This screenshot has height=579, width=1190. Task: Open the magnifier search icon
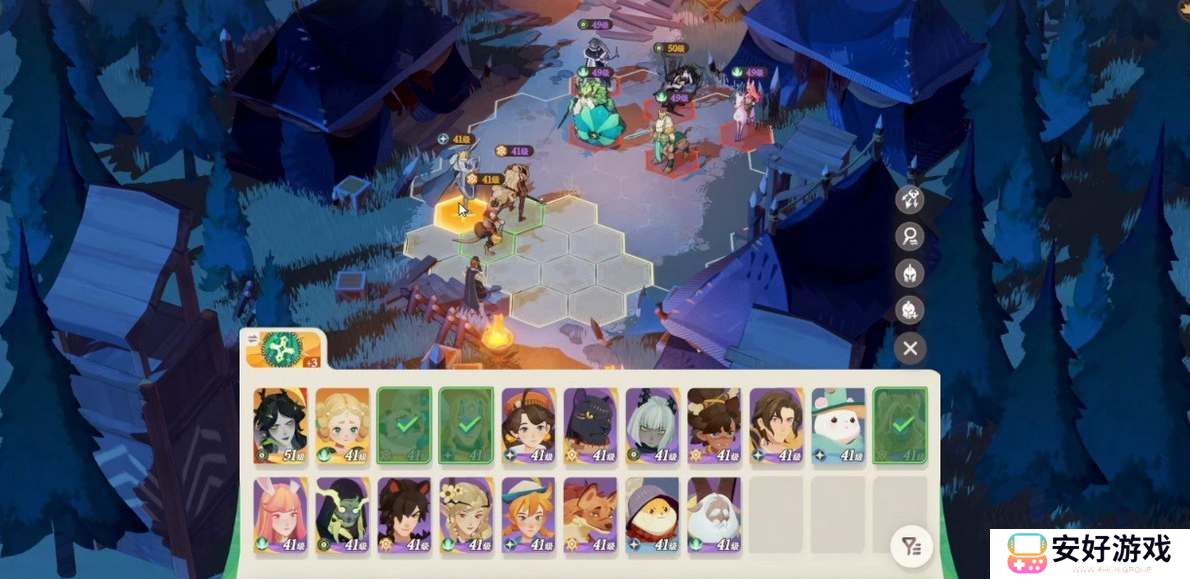pos(910,236)
